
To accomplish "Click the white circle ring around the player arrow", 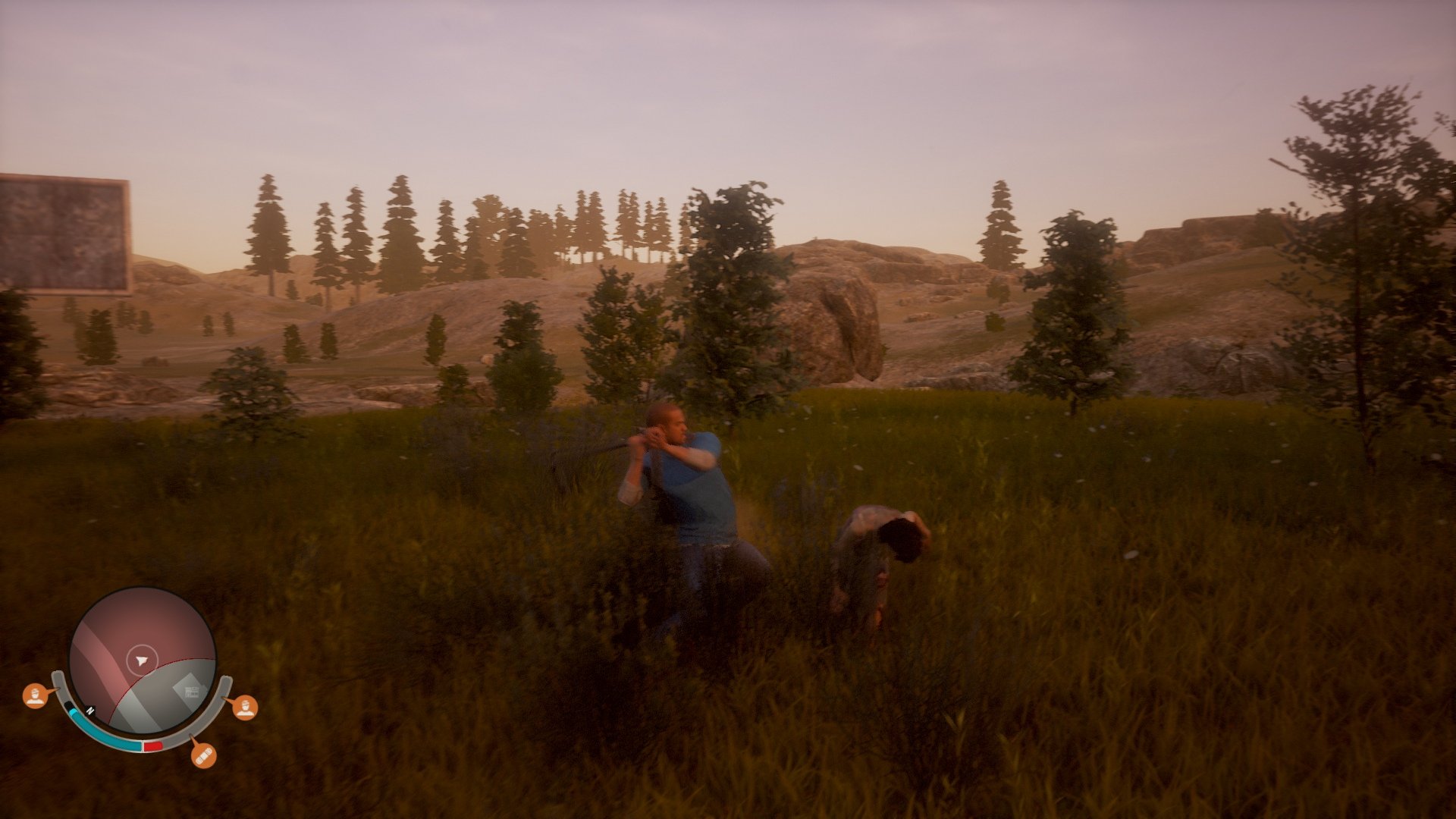I will [141, 646].
